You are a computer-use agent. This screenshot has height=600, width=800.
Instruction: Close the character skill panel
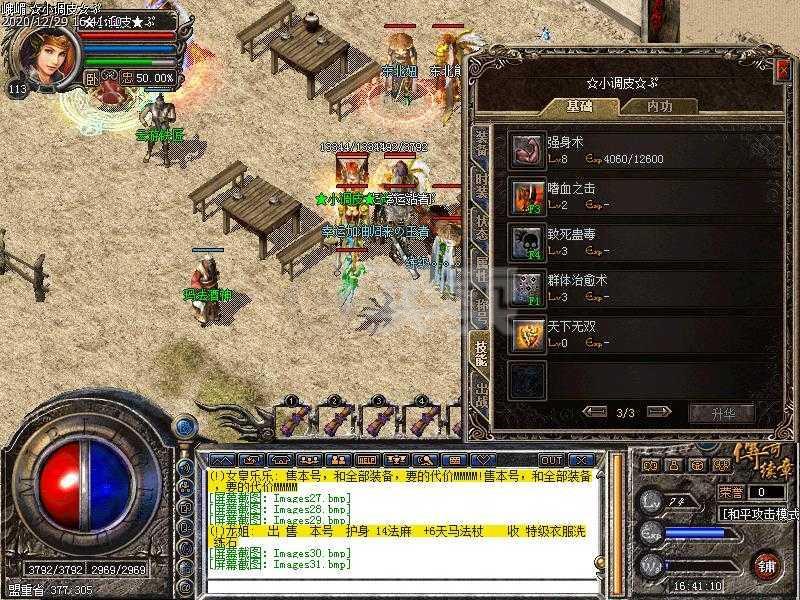pos(781,69)
